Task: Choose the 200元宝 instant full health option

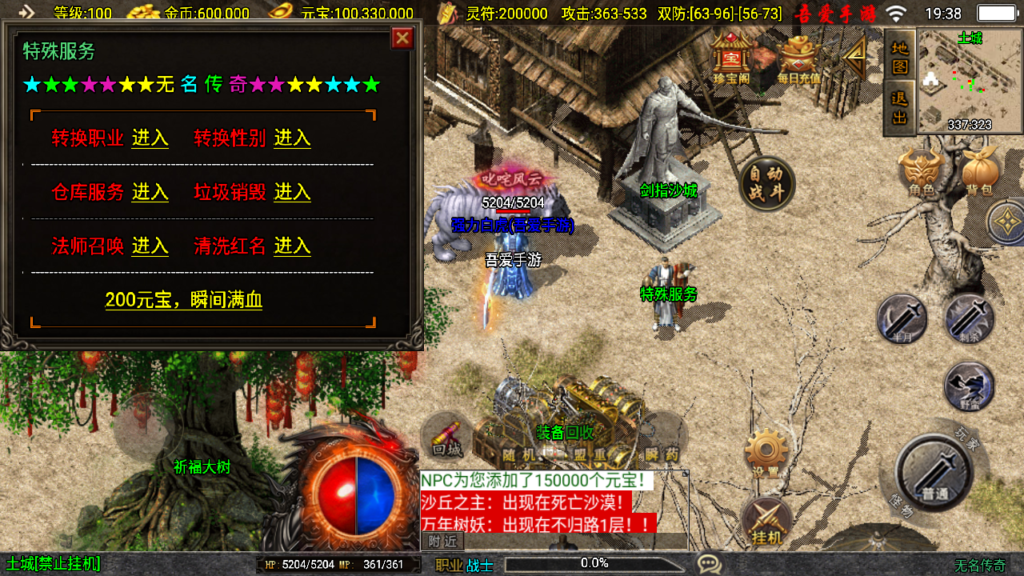Action: [x=184, y=300]
